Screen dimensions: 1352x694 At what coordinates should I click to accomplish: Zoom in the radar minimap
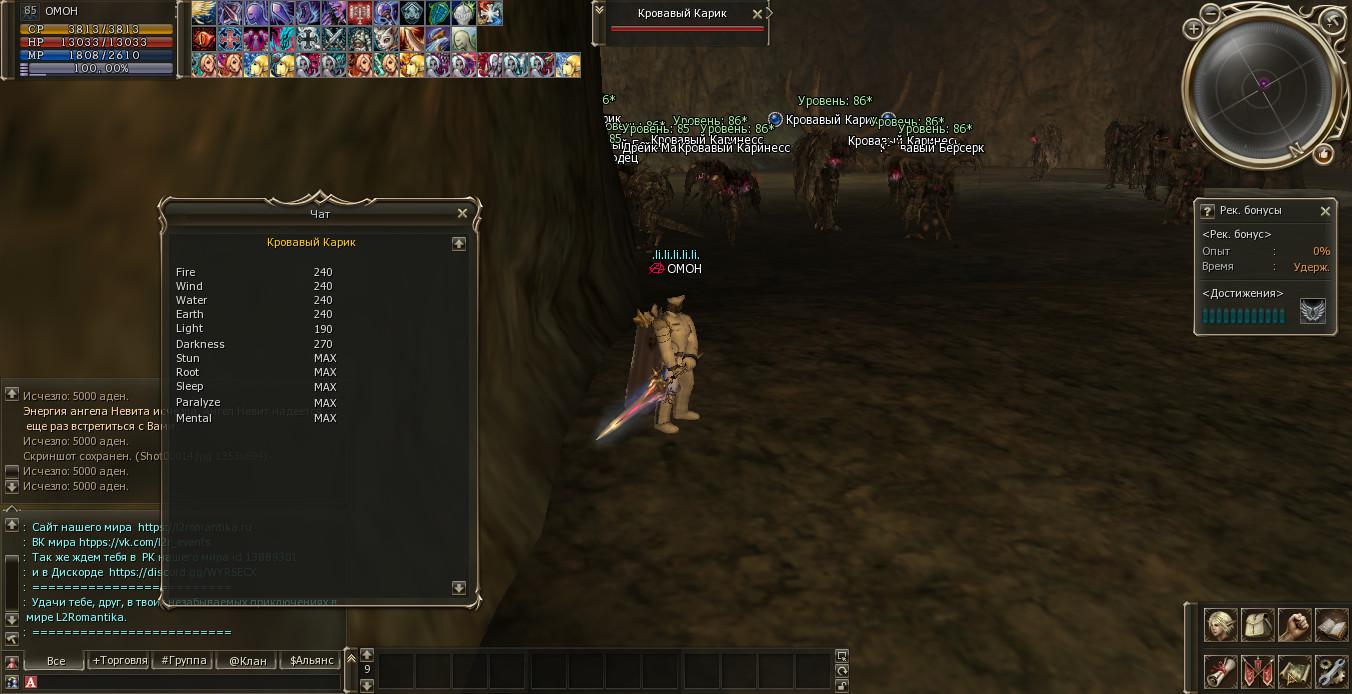[1194, 29]
